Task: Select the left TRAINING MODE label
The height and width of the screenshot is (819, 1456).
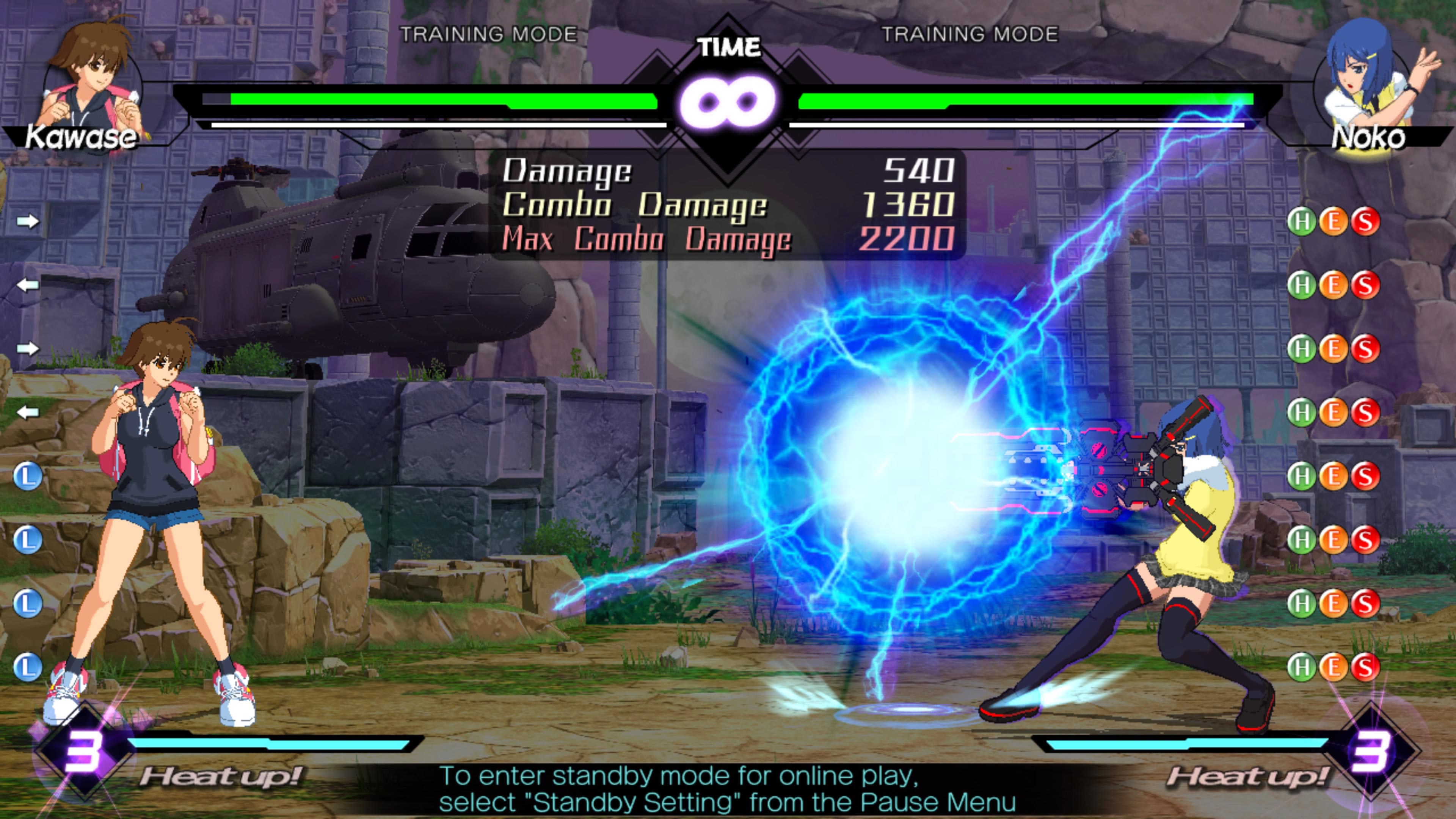Action: (x=489, y=34)
